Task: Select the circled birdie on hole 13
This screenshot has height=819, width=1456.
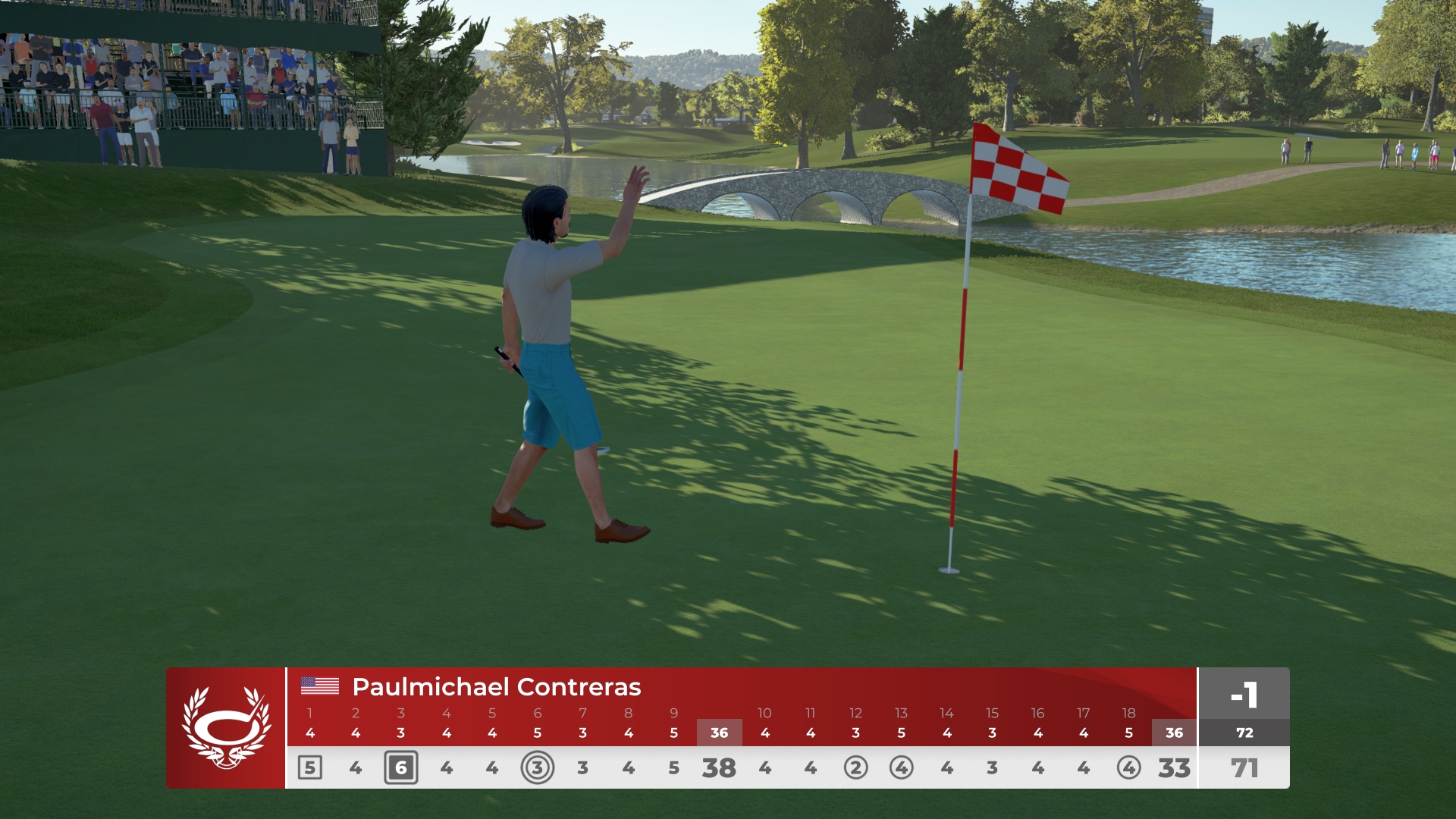Action: coord(901,767)
